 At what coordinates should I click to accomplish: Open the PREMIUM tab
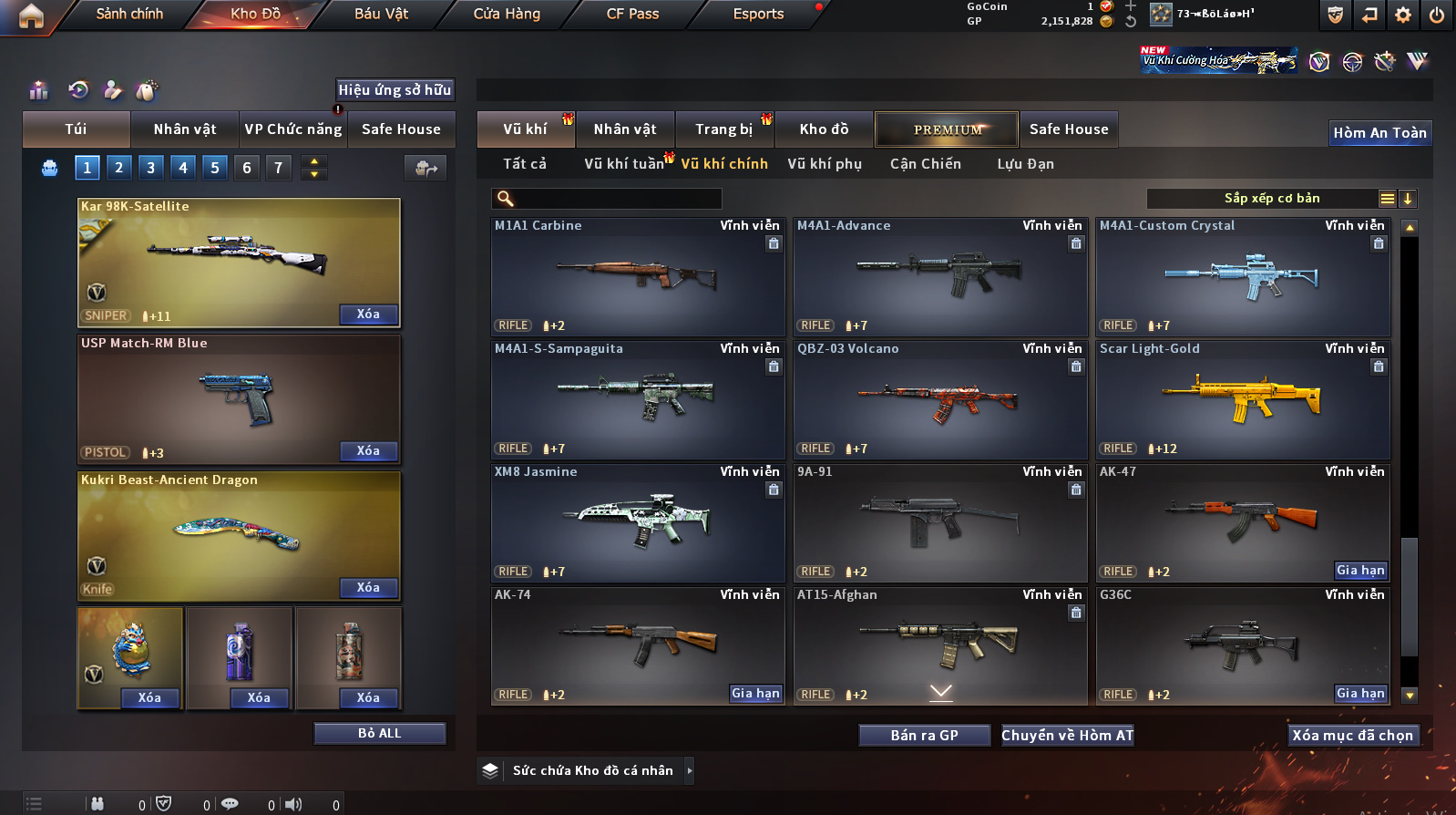tap(947, 129)
